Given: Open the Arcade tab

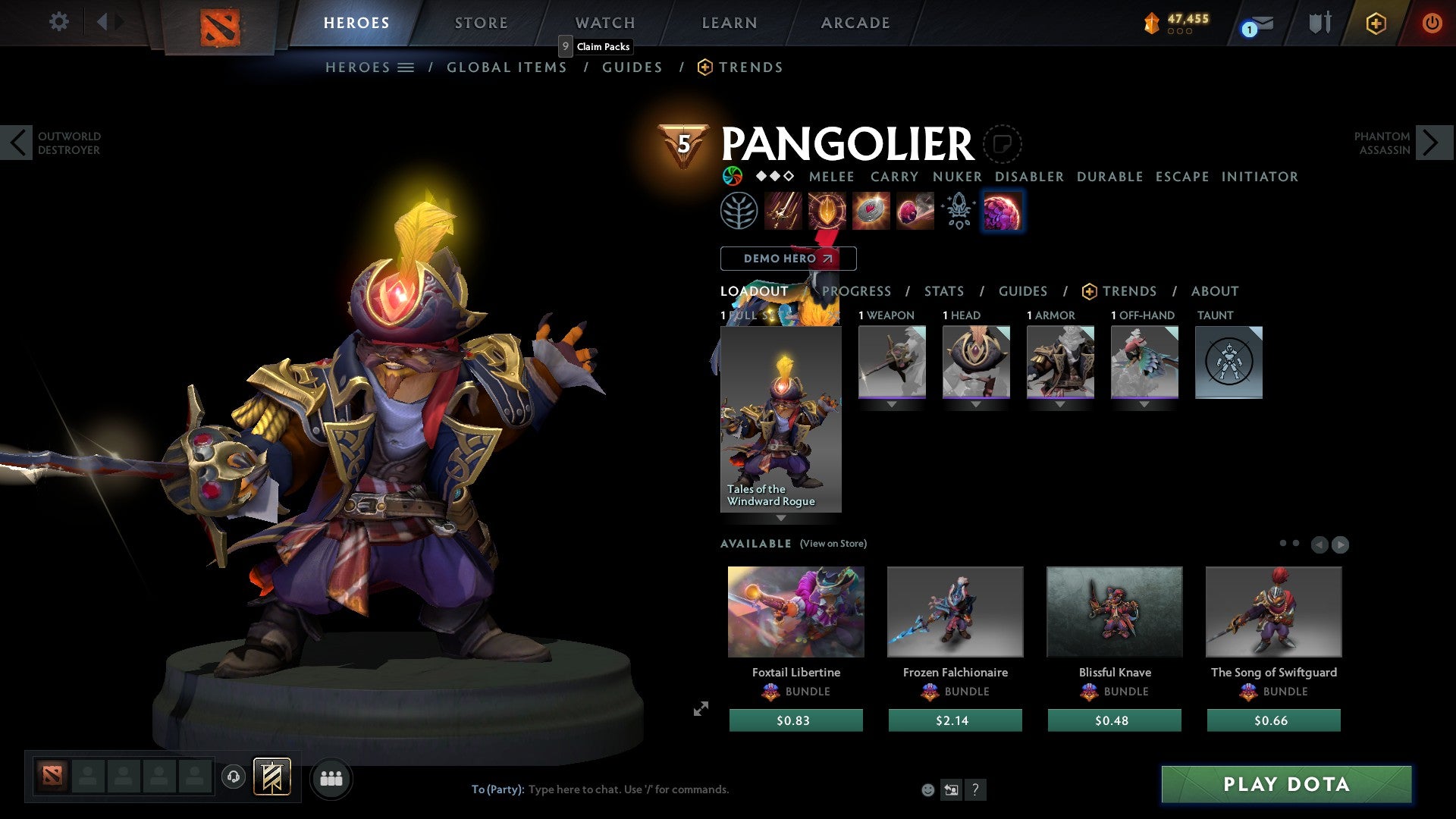Looking at the screenshot, I should [x=855, y=23].
